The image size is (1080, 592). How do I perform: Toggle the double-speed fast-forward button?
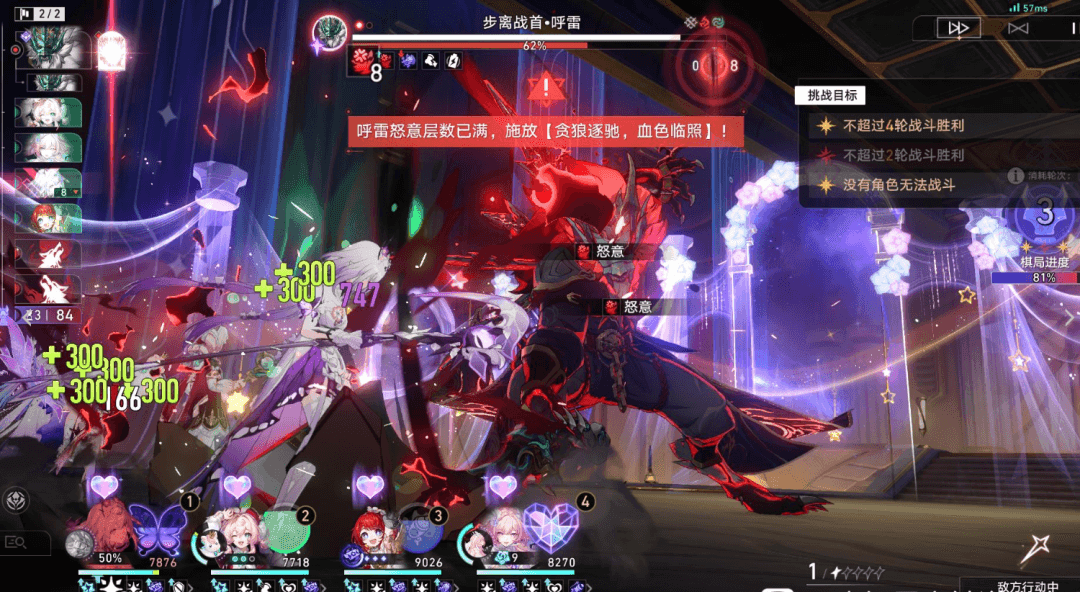tap(958, 28)
